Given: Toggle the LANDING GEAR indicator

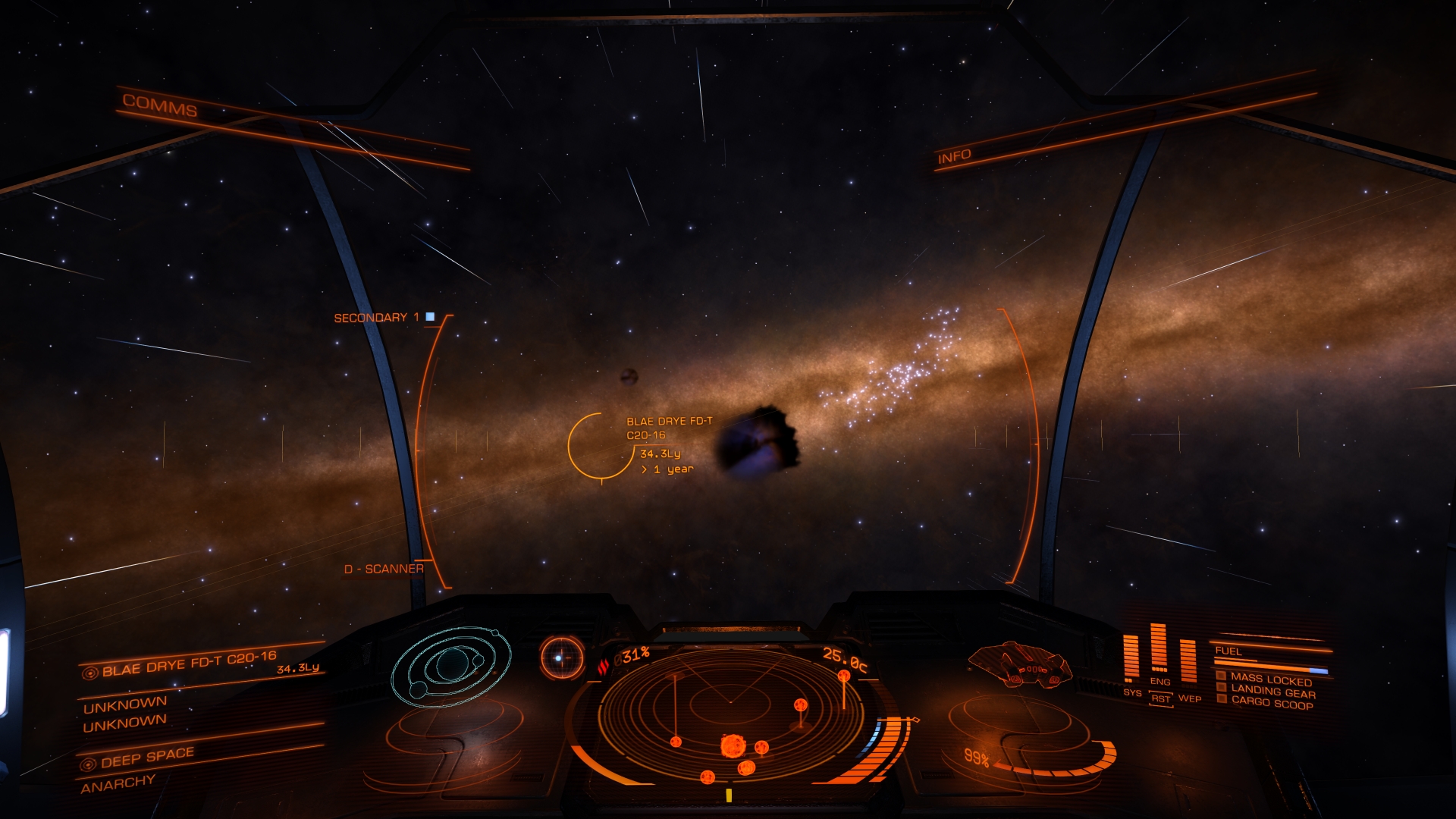Looking at the screenshot, I should (1272, 692).
